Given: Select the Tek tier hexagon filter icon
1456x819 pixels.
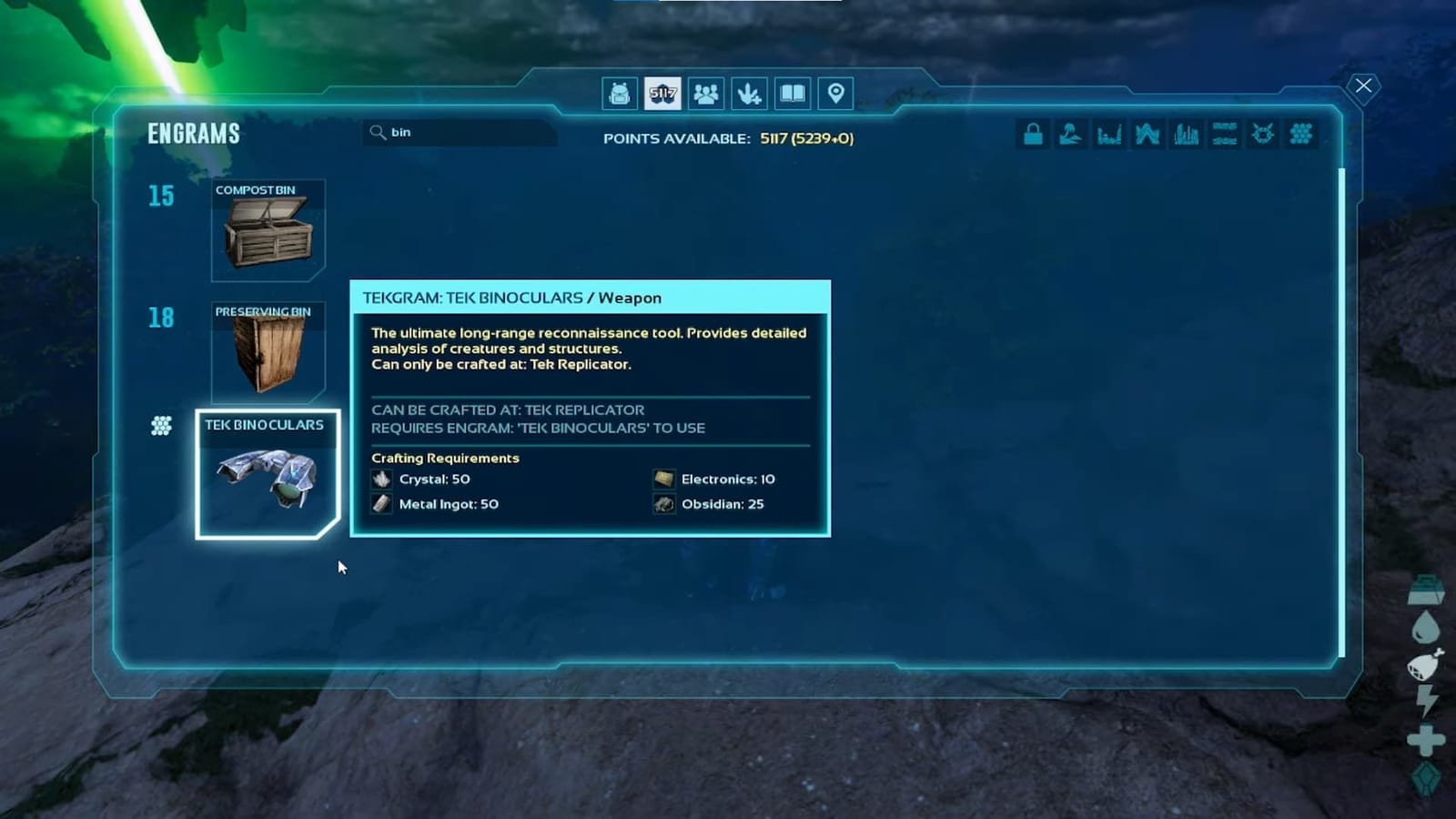Looking at the screenshot, I should pos(1300,134).
